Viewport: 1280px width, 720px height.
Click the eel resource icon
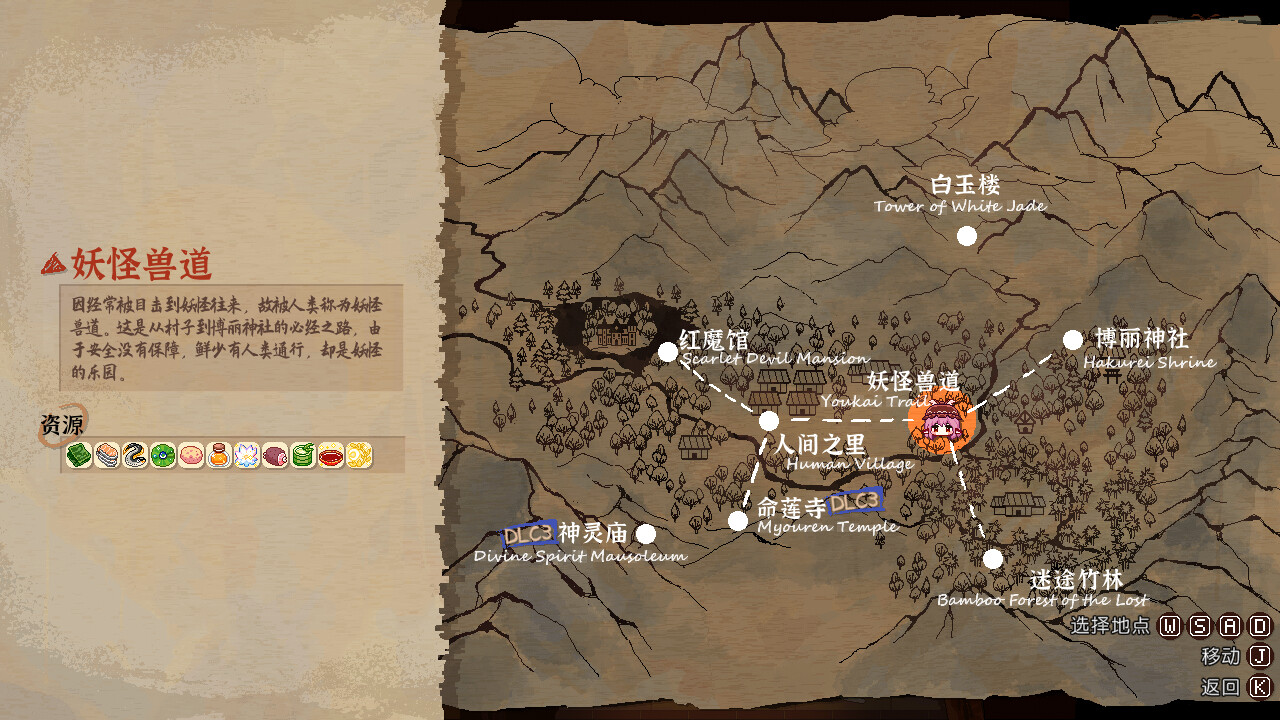(134, 458)
